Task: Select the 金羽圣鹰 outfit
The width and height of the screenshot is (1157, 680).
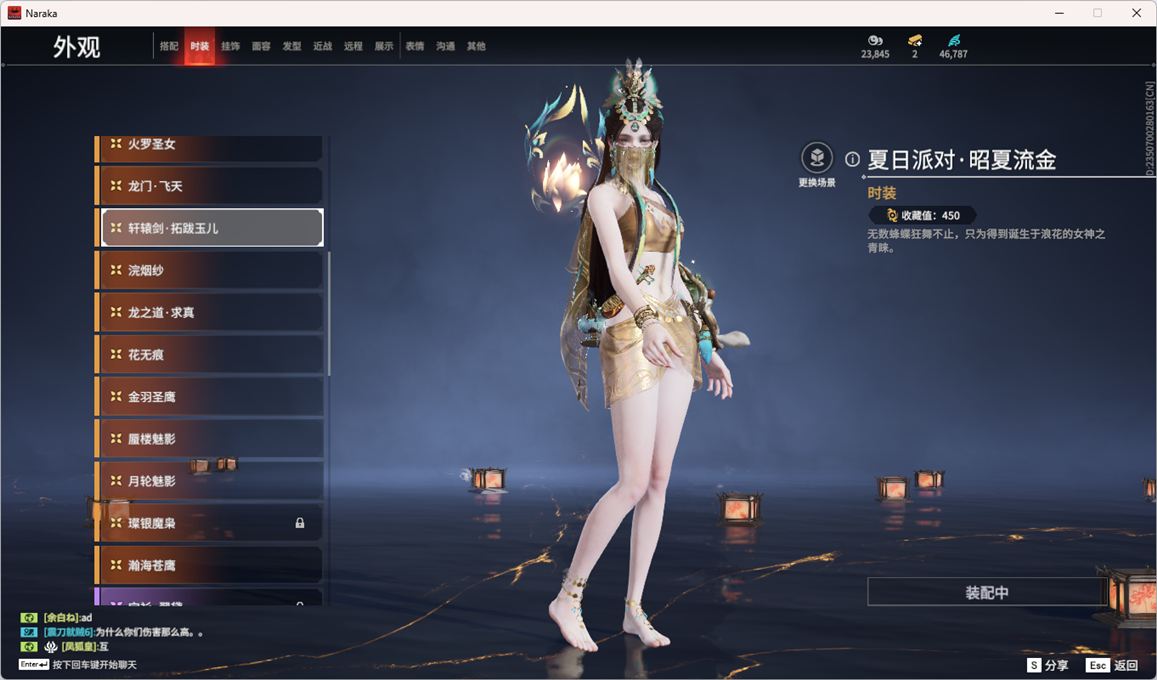Action: coord(210,397)
